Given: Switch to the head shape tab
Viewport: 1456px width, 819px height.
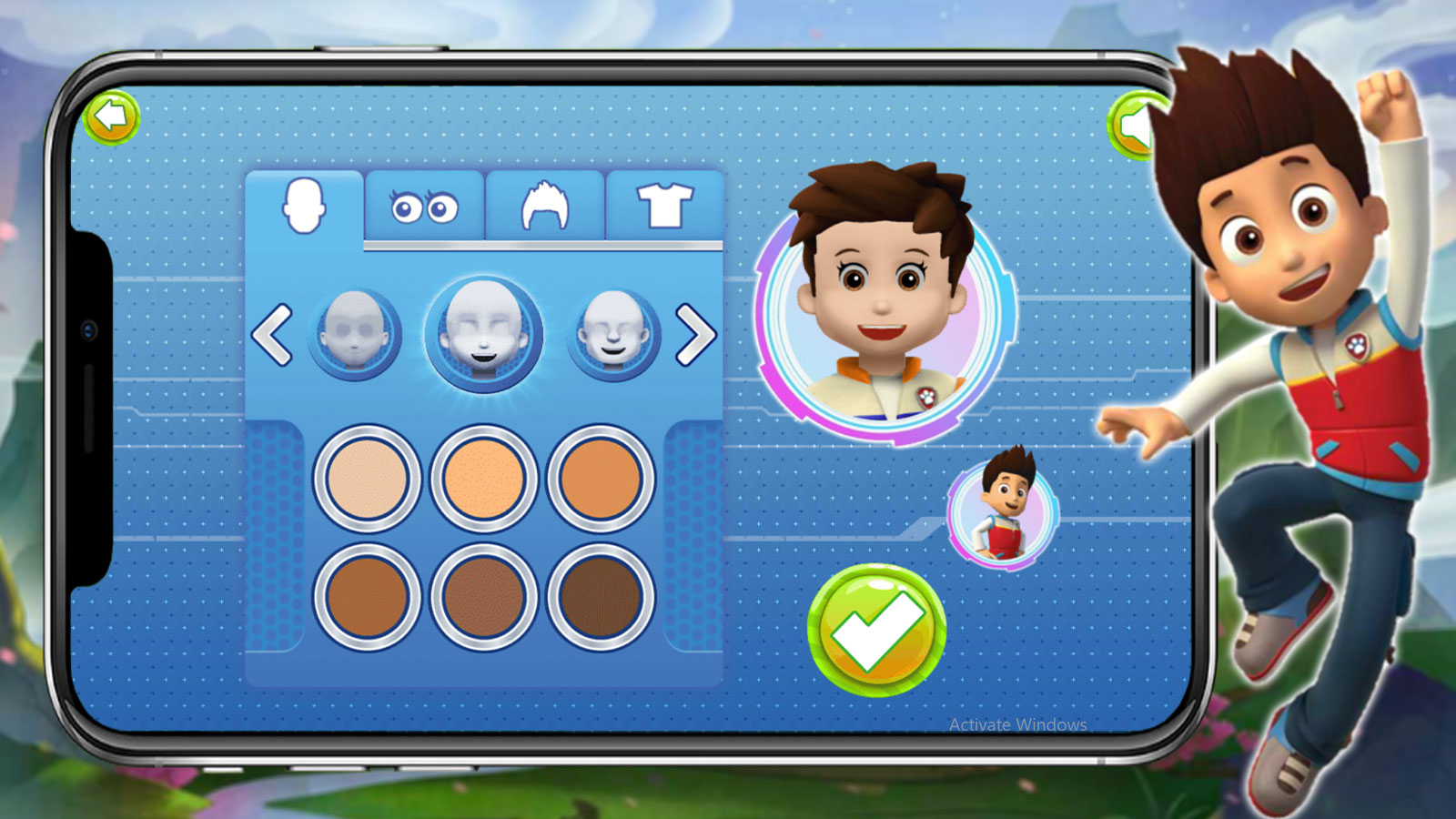Looking at the screenshot, I should pyautogui.click(x=304, y=207).
